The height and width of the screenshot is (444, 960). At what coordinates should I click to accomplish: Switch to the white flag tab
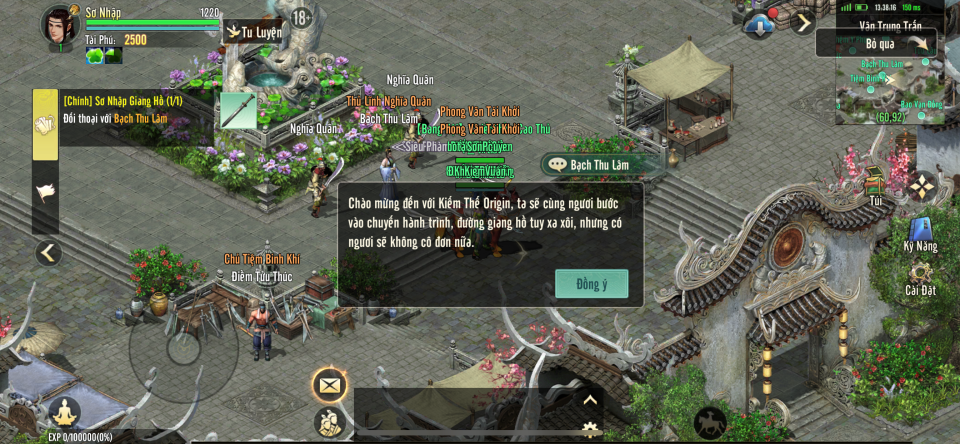tap(46, 191)
